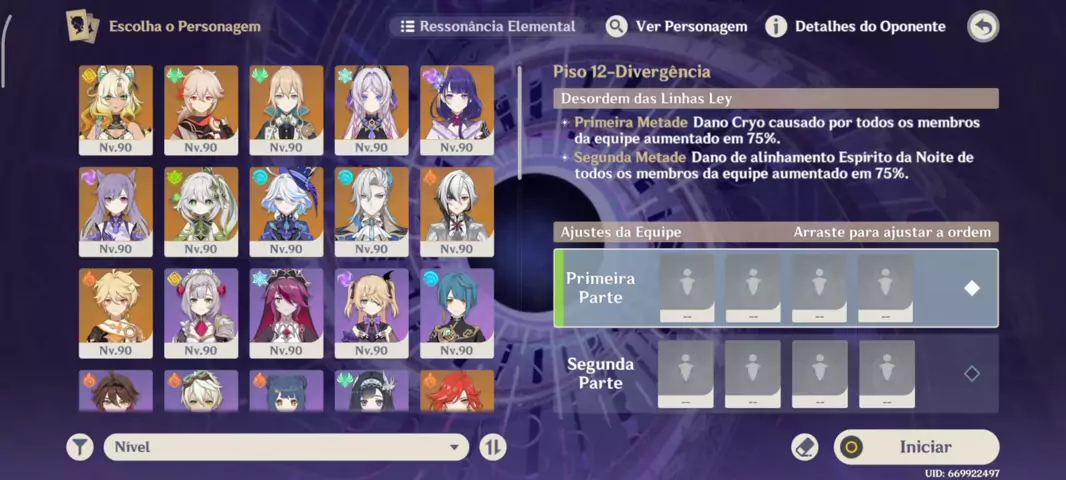
Task: Select Noelle's character card
Action: (x=201, y=311)
